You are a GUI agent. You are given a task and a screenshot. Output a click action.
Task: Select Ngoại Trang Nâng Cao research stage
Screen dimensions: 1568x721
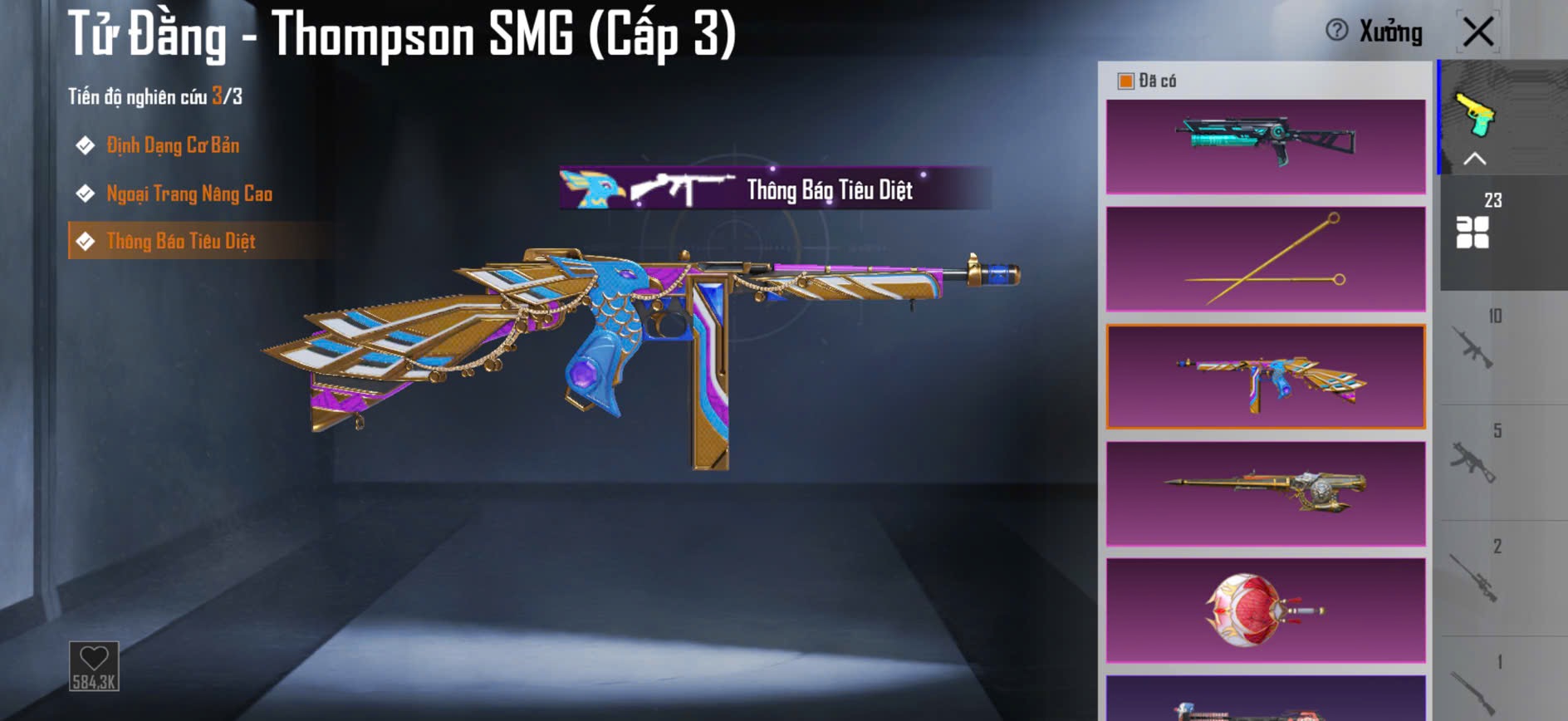click(189, 194)
